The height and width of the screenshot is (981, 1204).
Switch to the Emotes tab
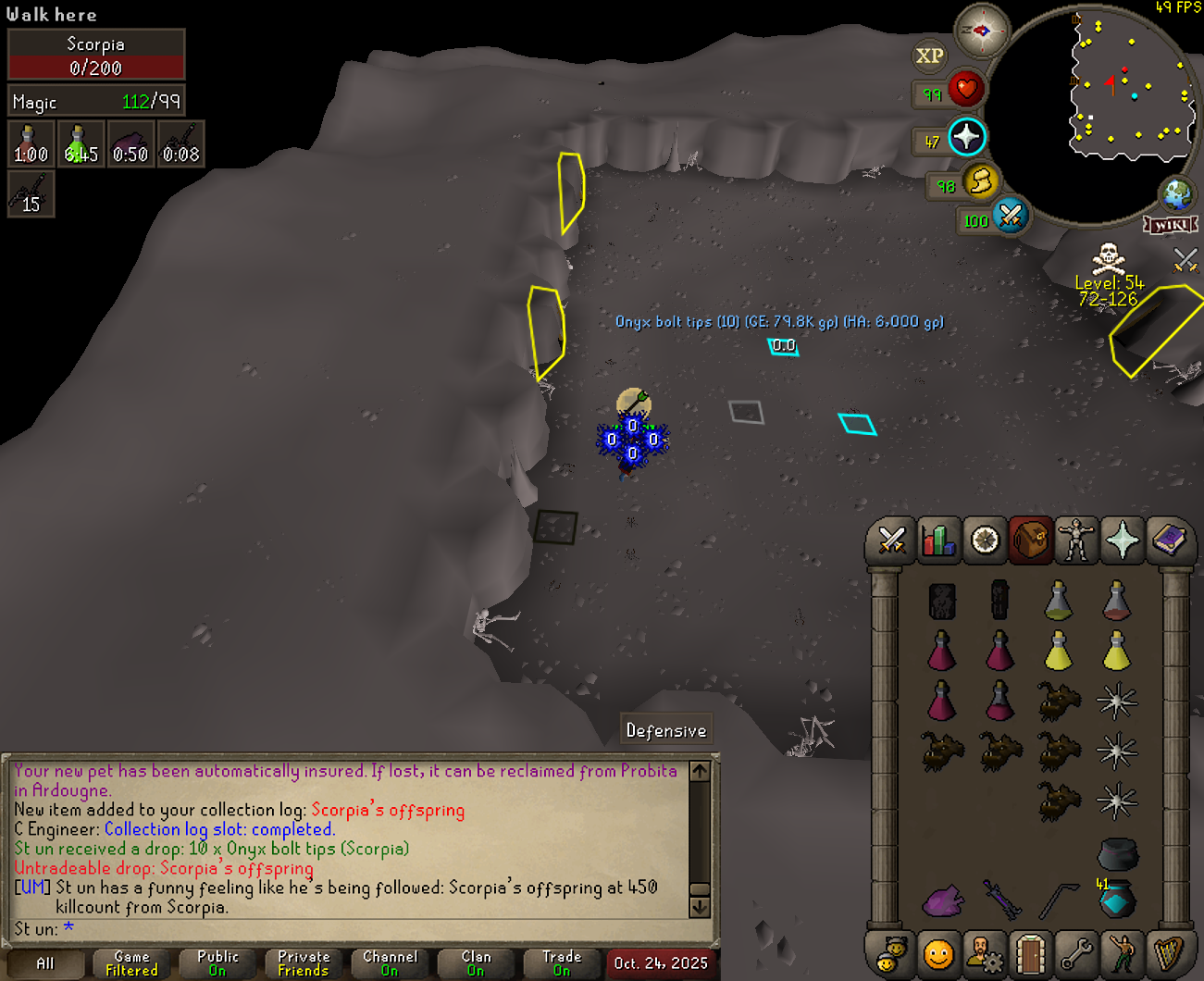1123,953
